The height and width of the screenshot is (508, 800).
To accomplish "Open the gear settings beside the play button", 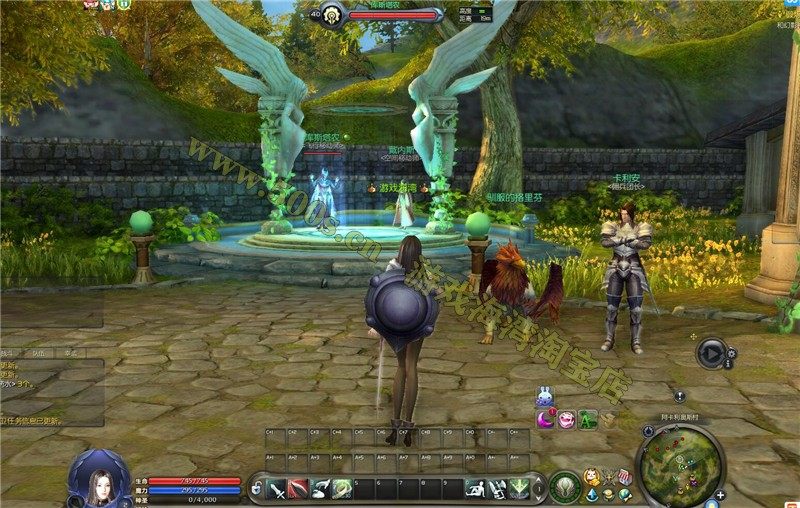I will pyautogui.click(x=732, y=352).
